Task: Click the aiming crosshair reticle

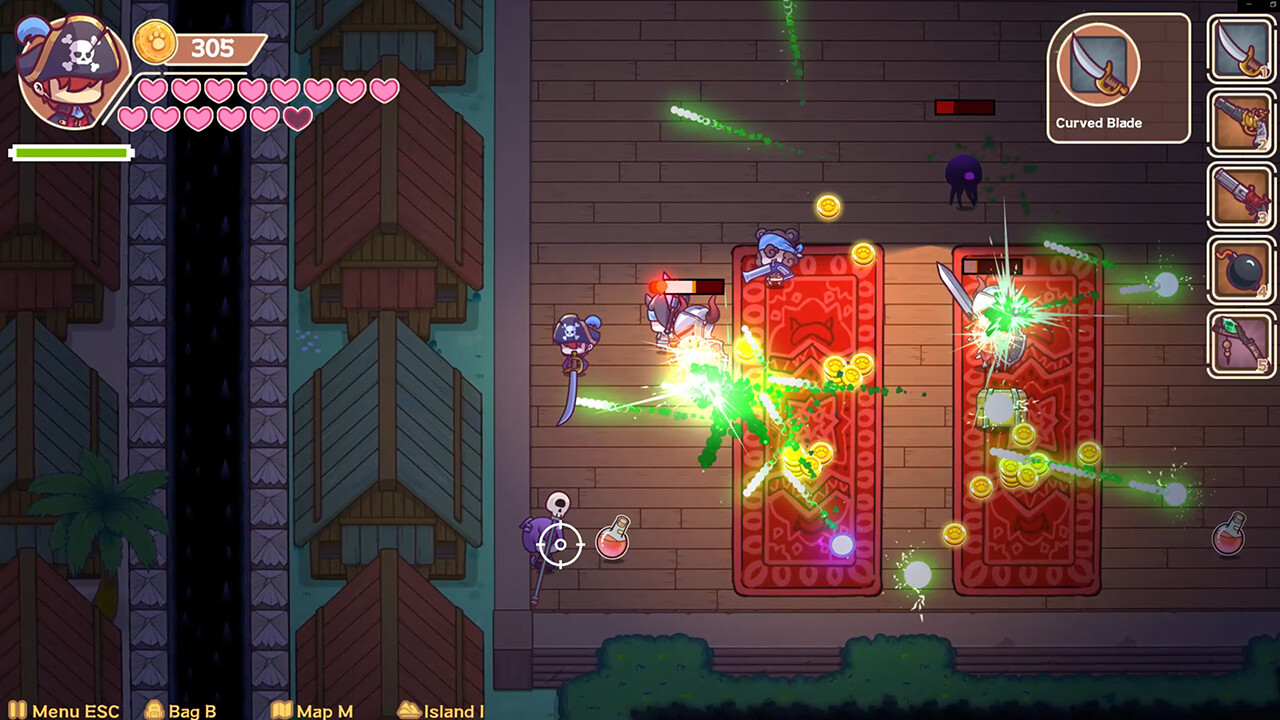Action: [x=559, y=545]
